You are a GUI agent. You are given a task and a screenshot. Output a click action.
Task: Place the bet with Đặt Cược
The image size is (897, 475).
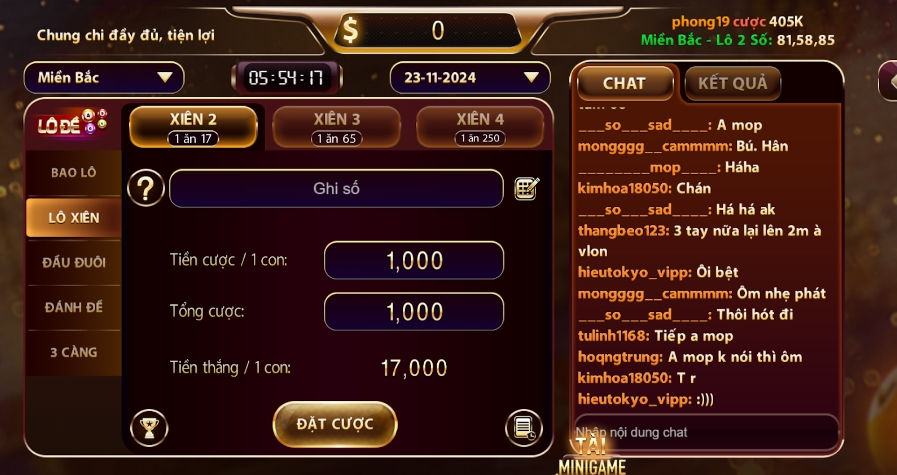tap(335, 424)
